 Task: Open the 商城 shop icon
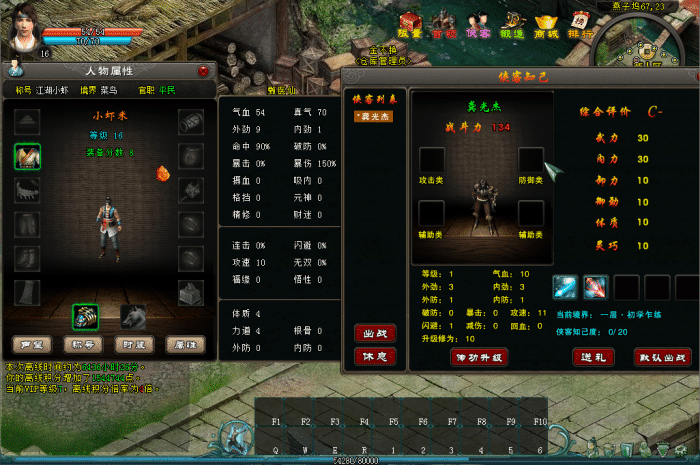(x=545, y=25)
